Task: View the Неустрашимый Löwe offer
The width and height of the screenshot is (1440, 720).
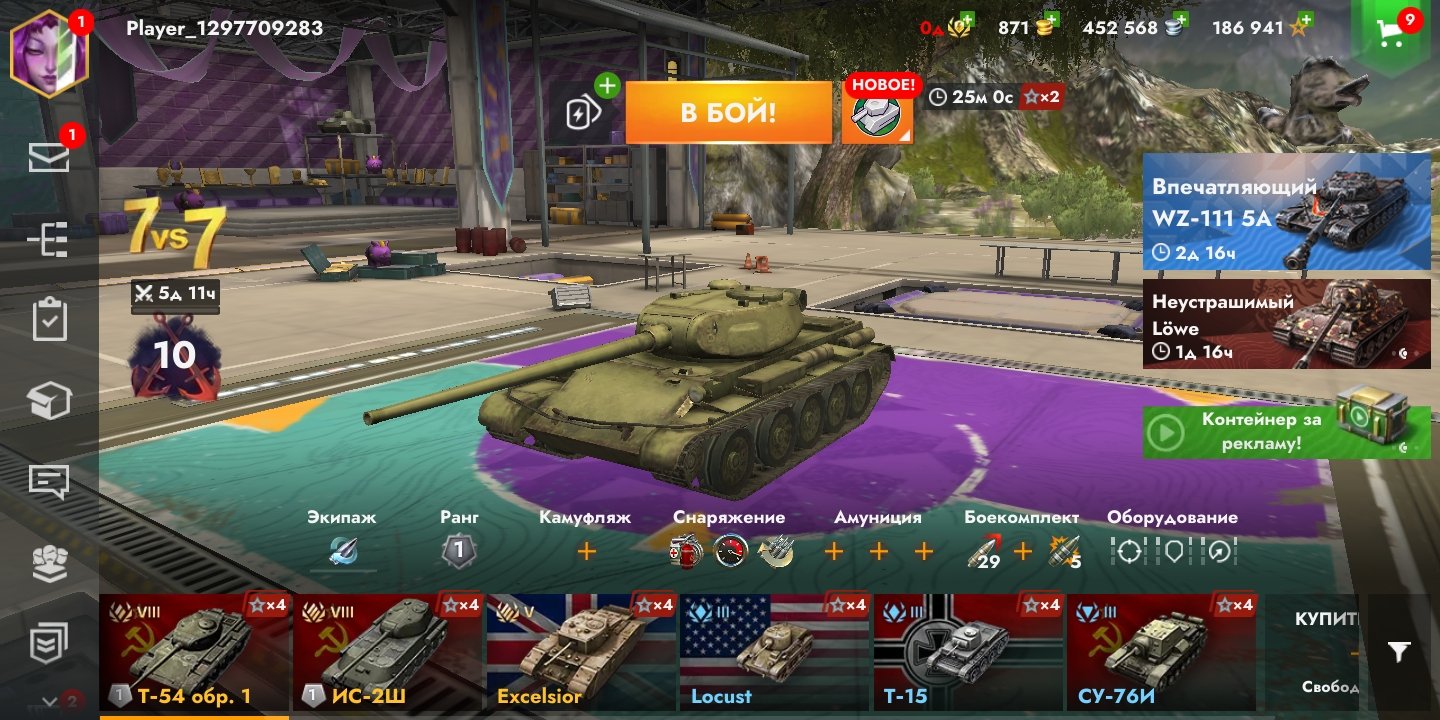Action: tap(1286, 323)
